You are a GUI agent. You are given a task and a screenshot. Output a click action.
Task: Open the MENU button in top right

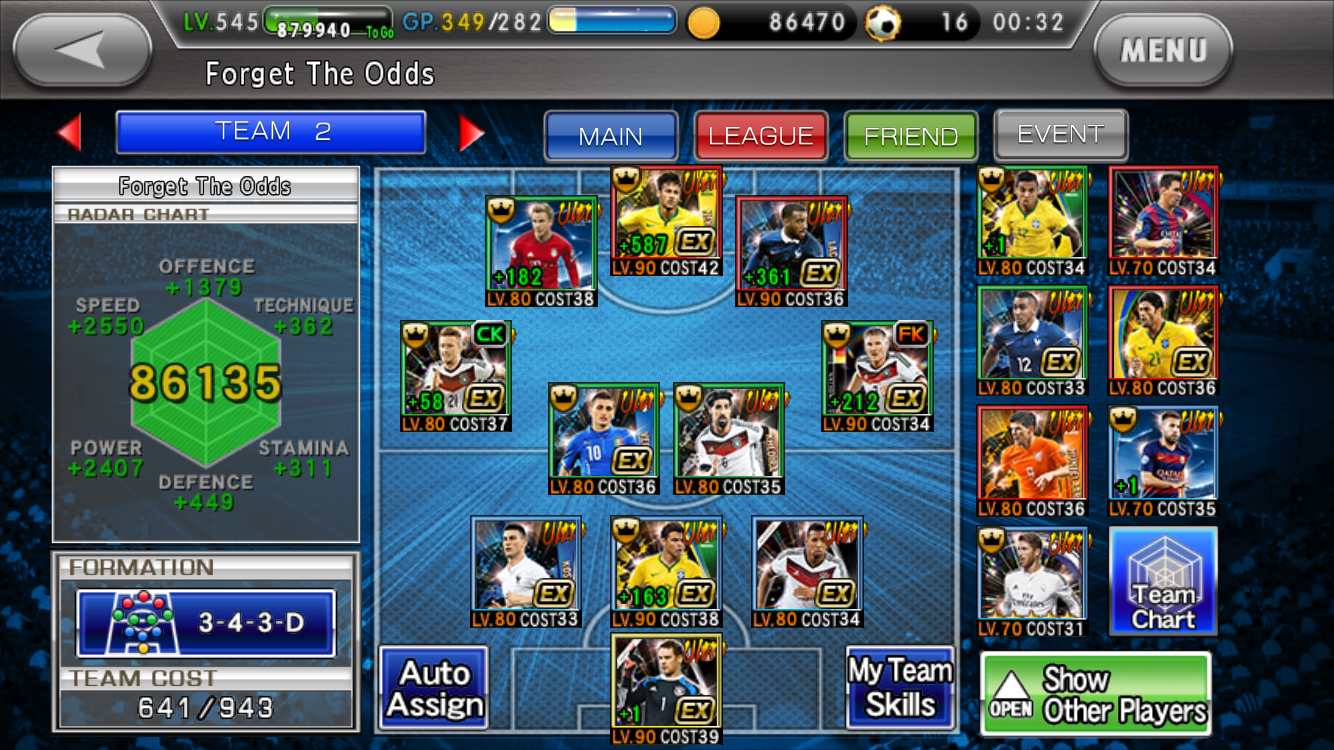pyautogui.click(x=1163, y=50)
